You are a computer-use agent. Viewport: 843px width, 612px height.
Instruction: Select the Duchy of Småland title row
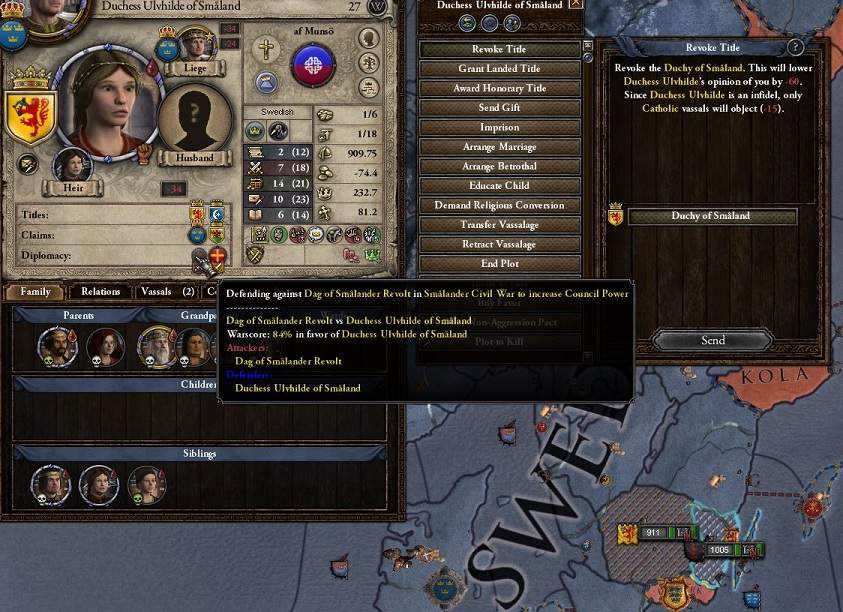[712, 216]
